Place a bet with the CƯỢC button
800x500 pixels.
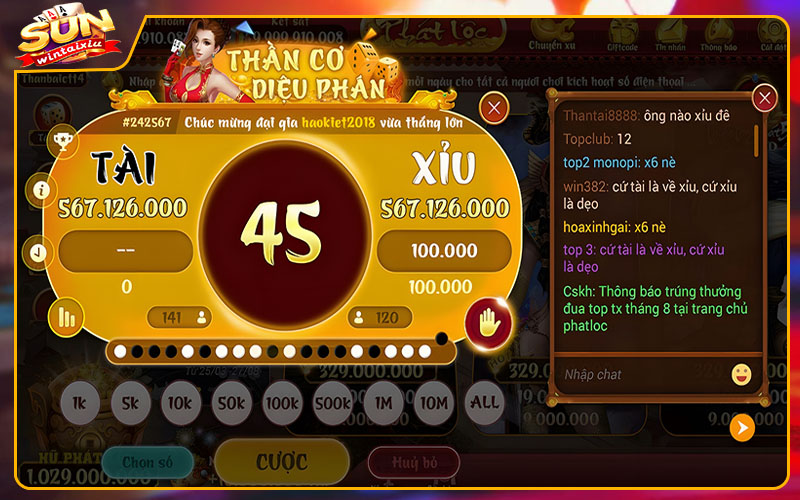coord(282,462)
